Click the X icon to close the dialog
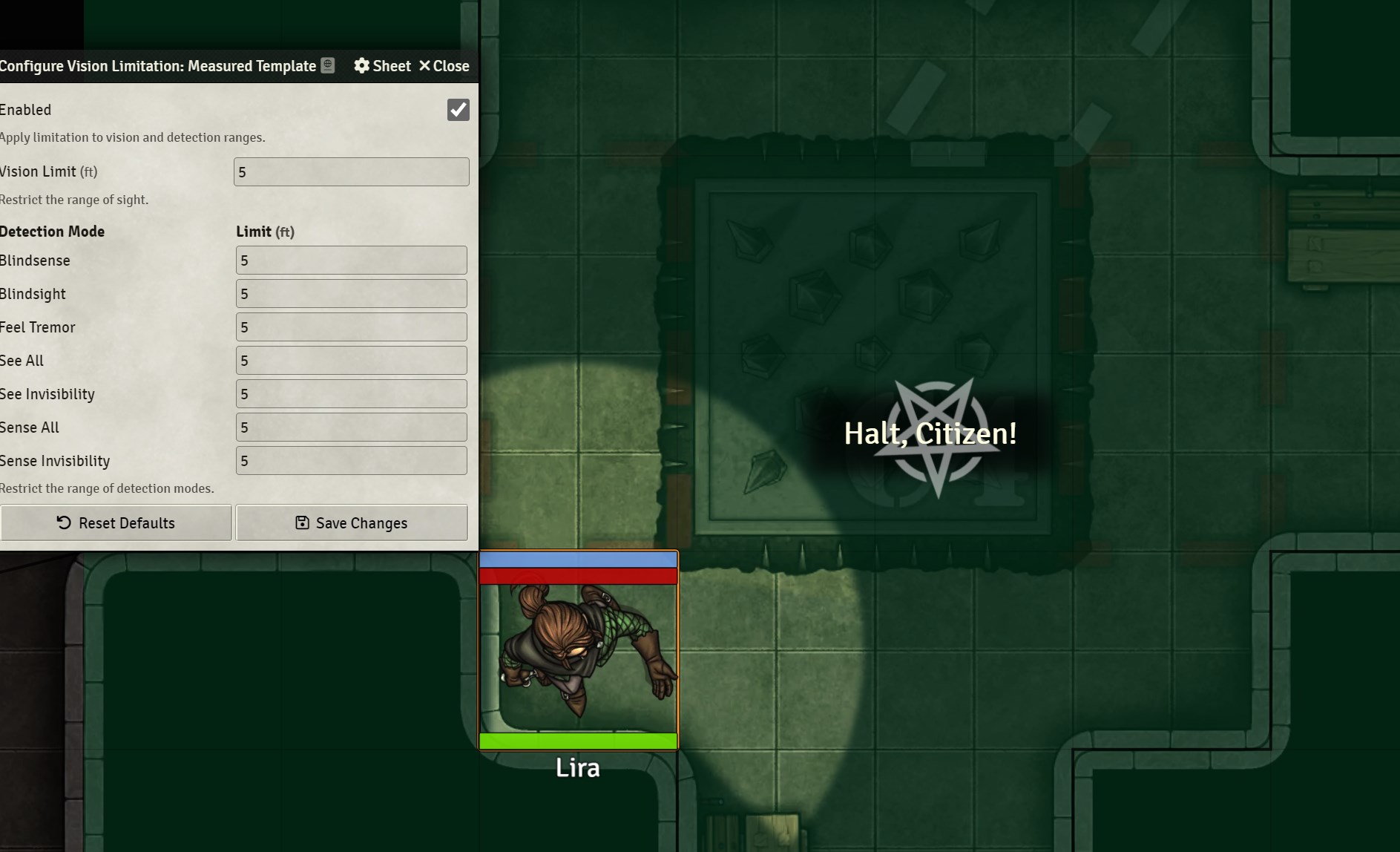1400x852 pixels. point(424,66)
